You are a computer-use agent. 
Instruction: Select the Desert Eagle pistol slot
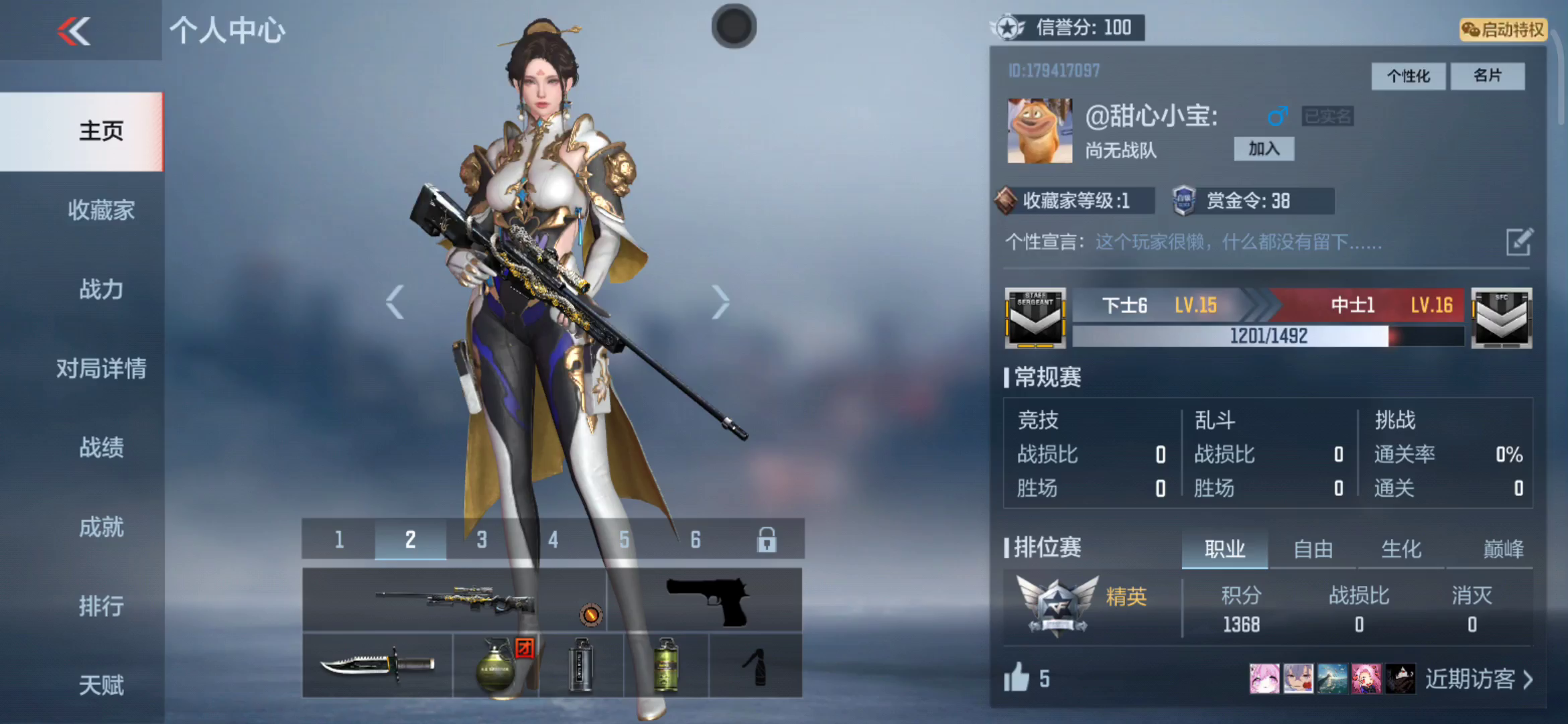coord(705,599)
